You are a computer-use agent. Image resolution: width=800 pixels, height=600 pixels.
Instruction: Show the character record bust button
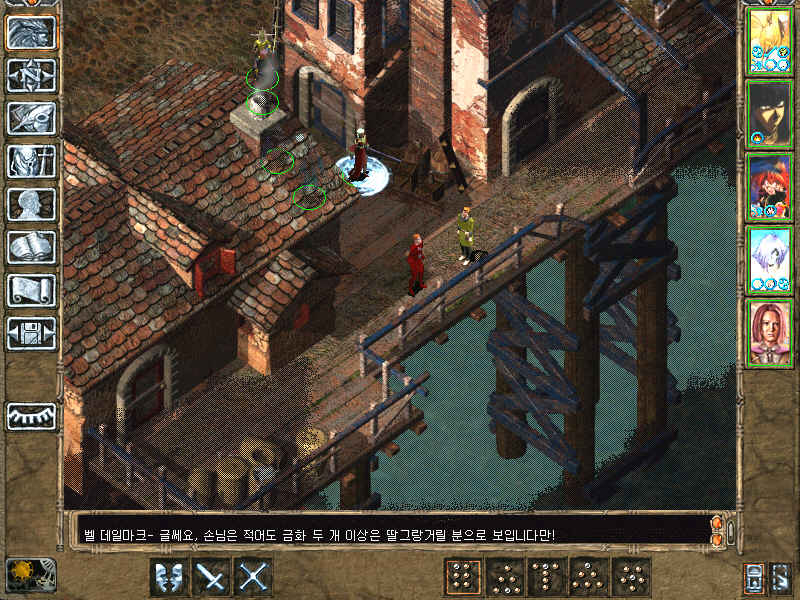click(31, 204)
